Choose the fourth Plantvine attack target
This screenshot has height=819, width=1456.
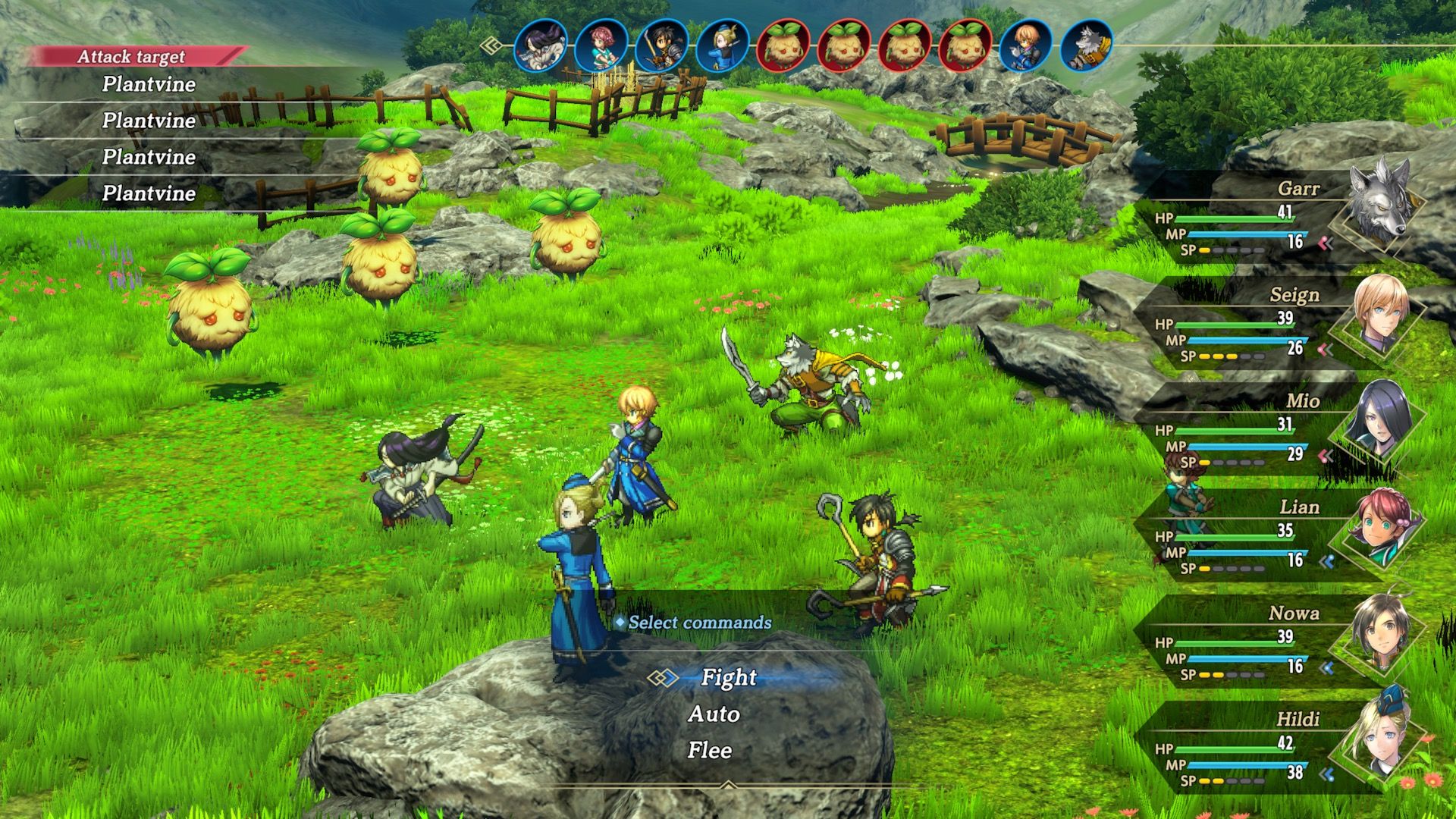pos(148,193)
